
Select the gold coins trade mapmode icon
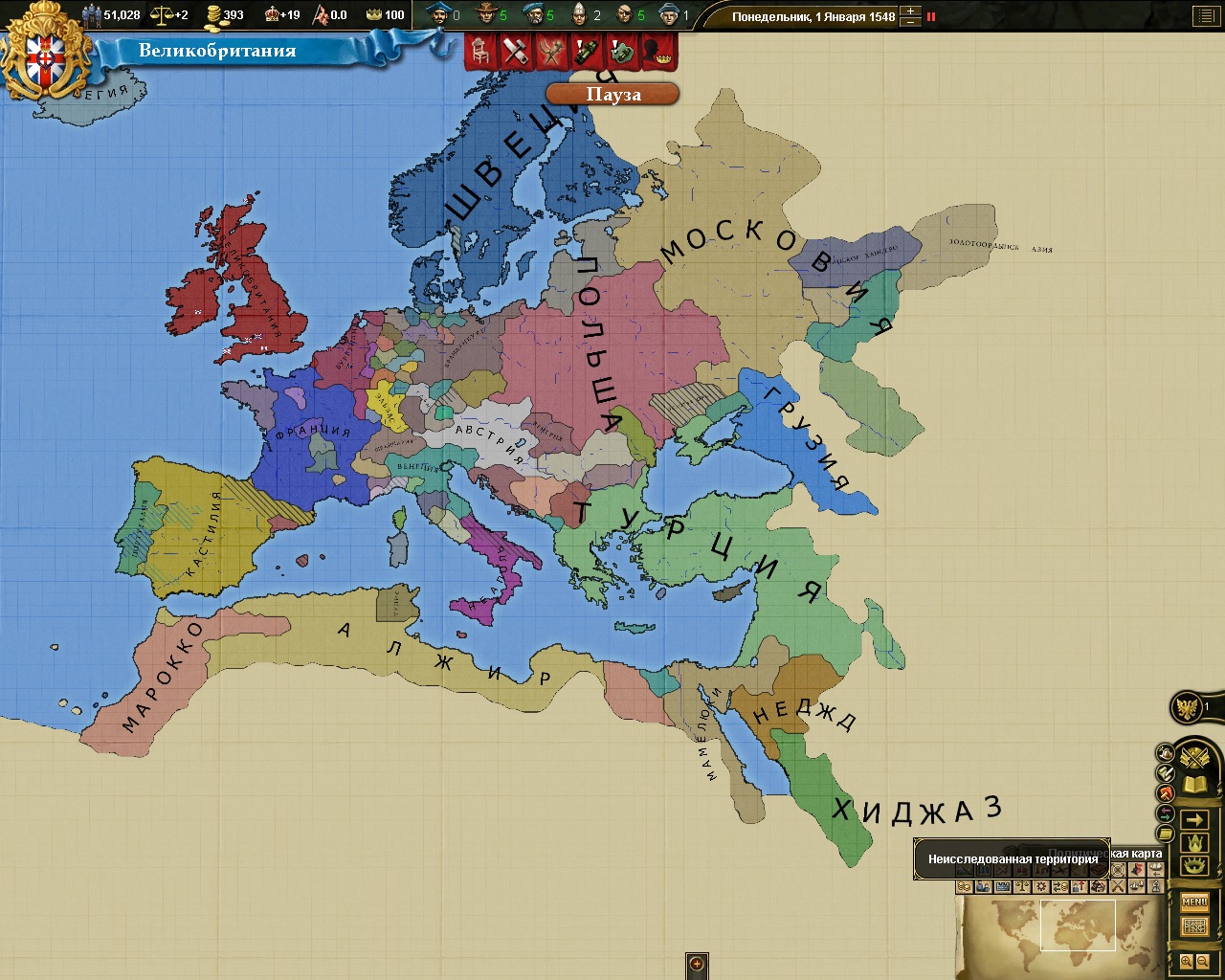pos(965,887)
